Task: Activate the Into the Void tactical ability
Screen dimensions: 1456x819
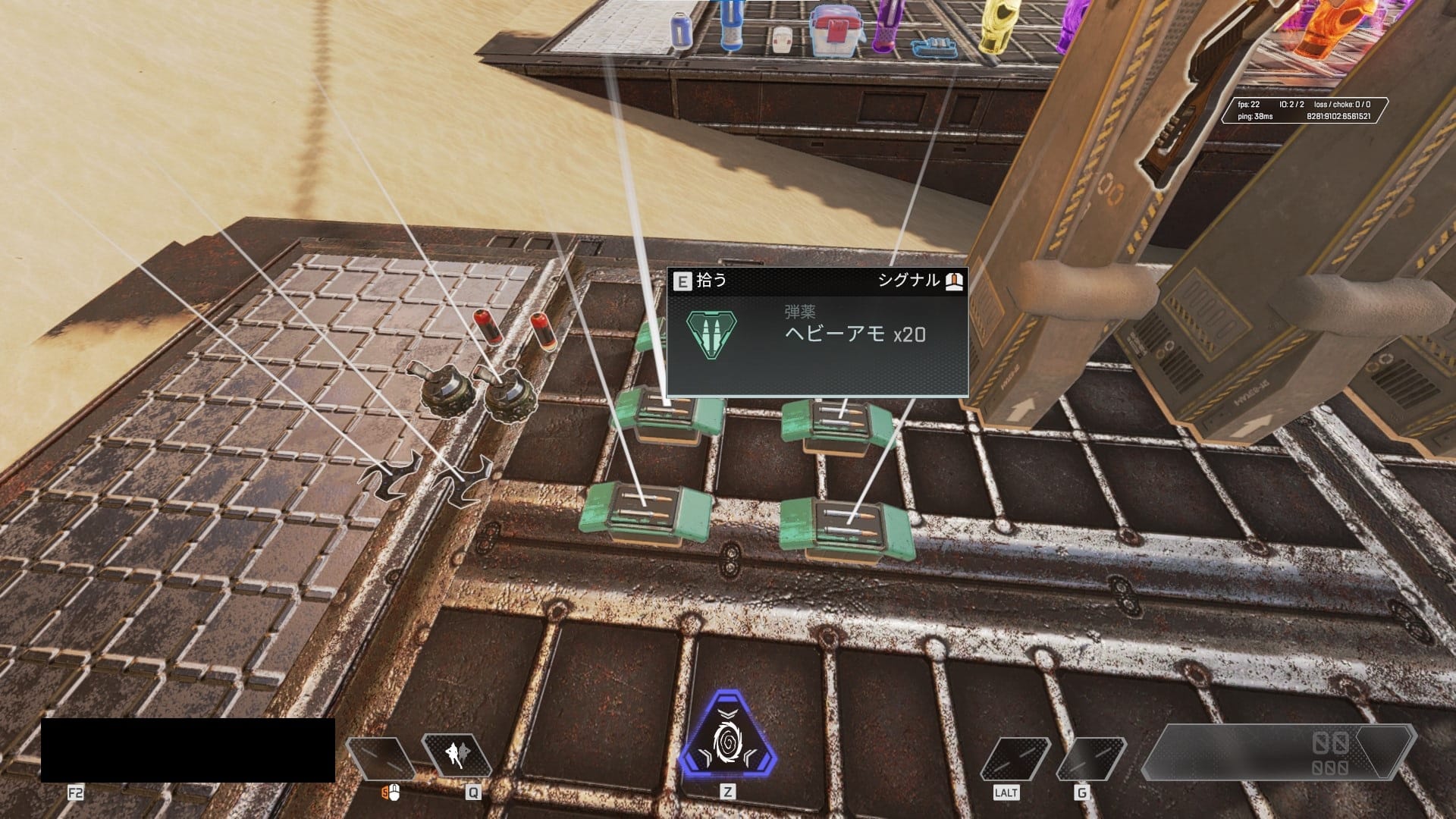Action: coord(457,755)
